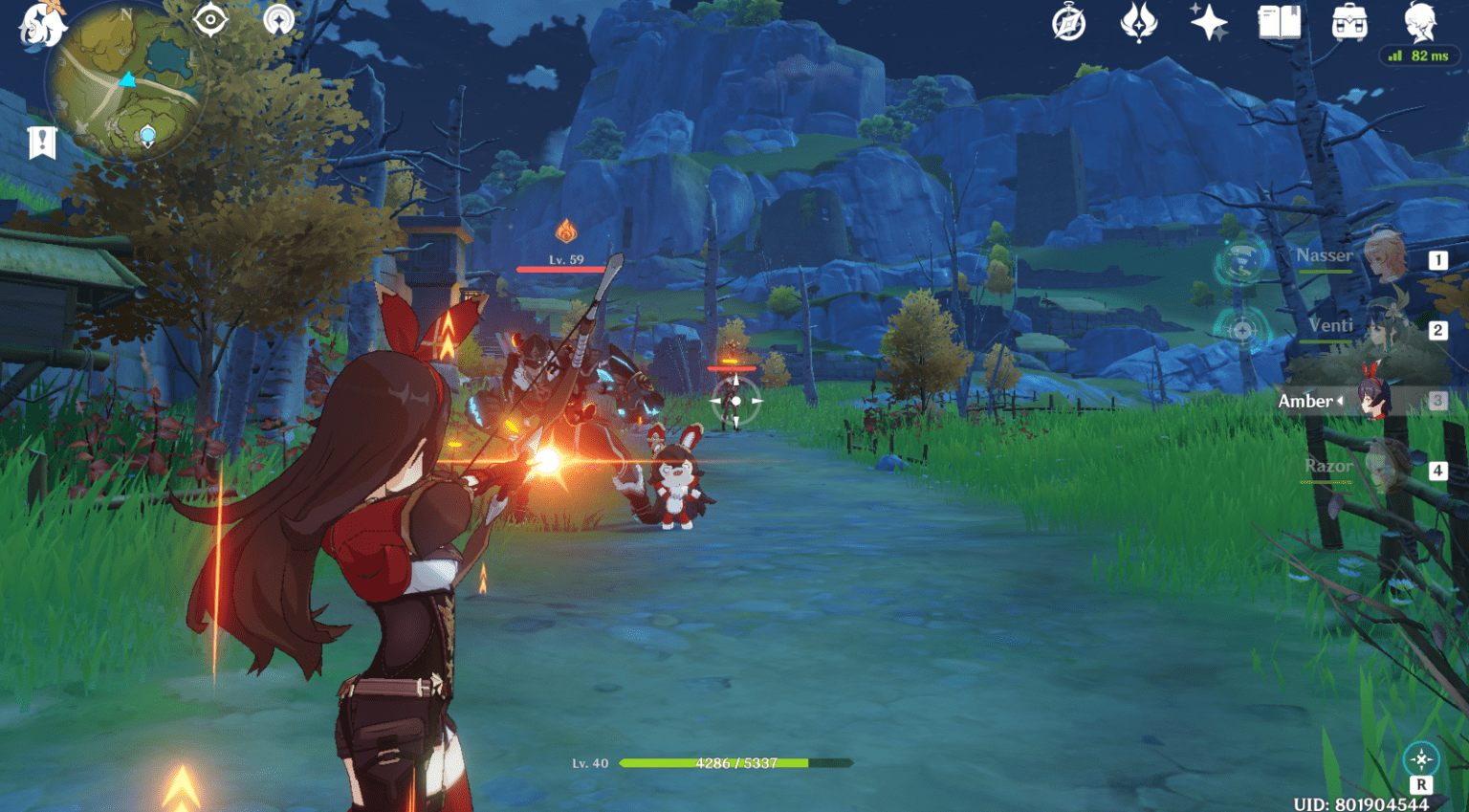Open the Inventory bag icon
Image resolution: width=1469 pixels, height=812 pixels.
click(1350, 24)
